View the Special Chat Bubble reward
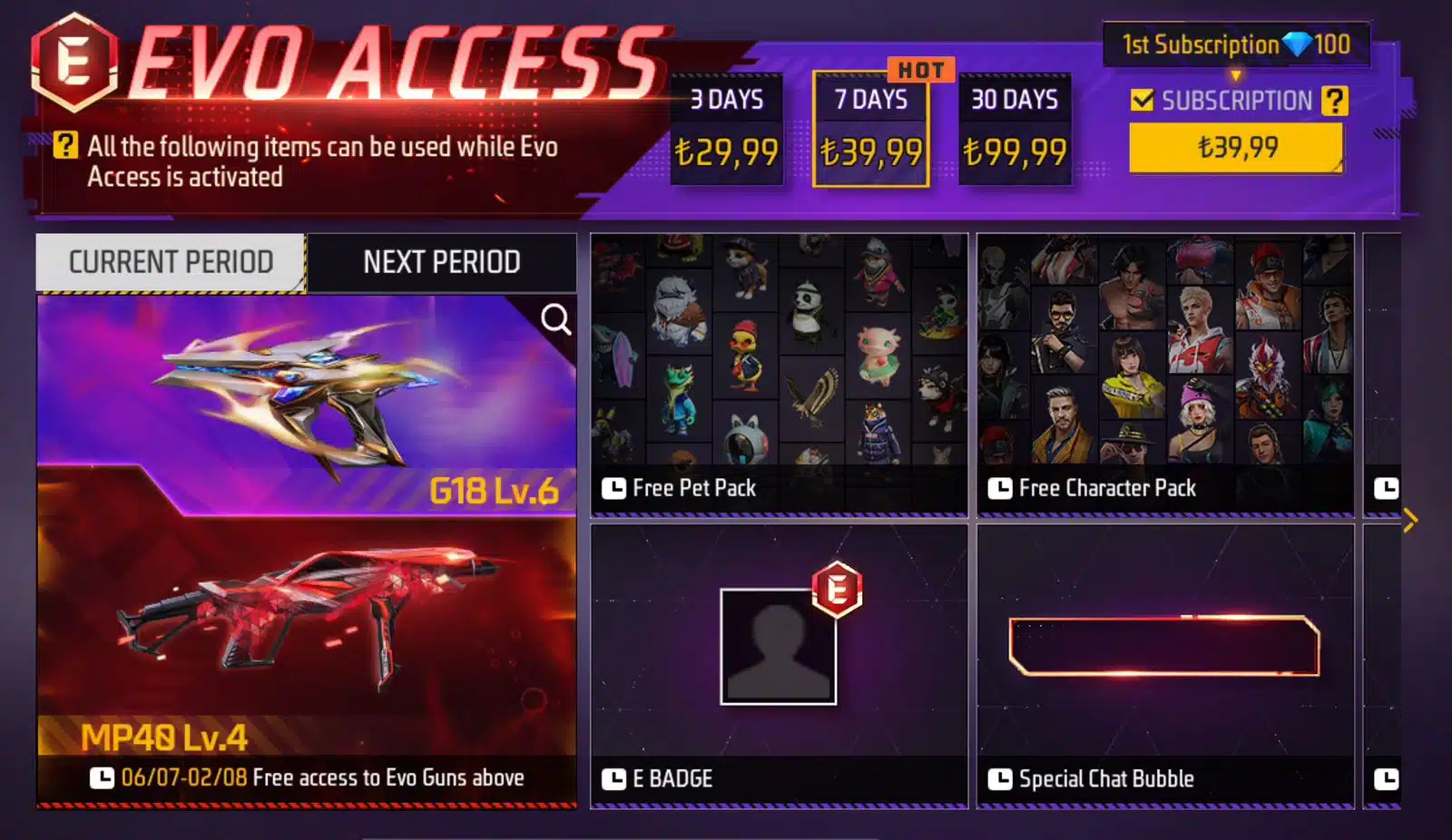The height and width of the screenshot is (840, 1452). click(1165, 665)
